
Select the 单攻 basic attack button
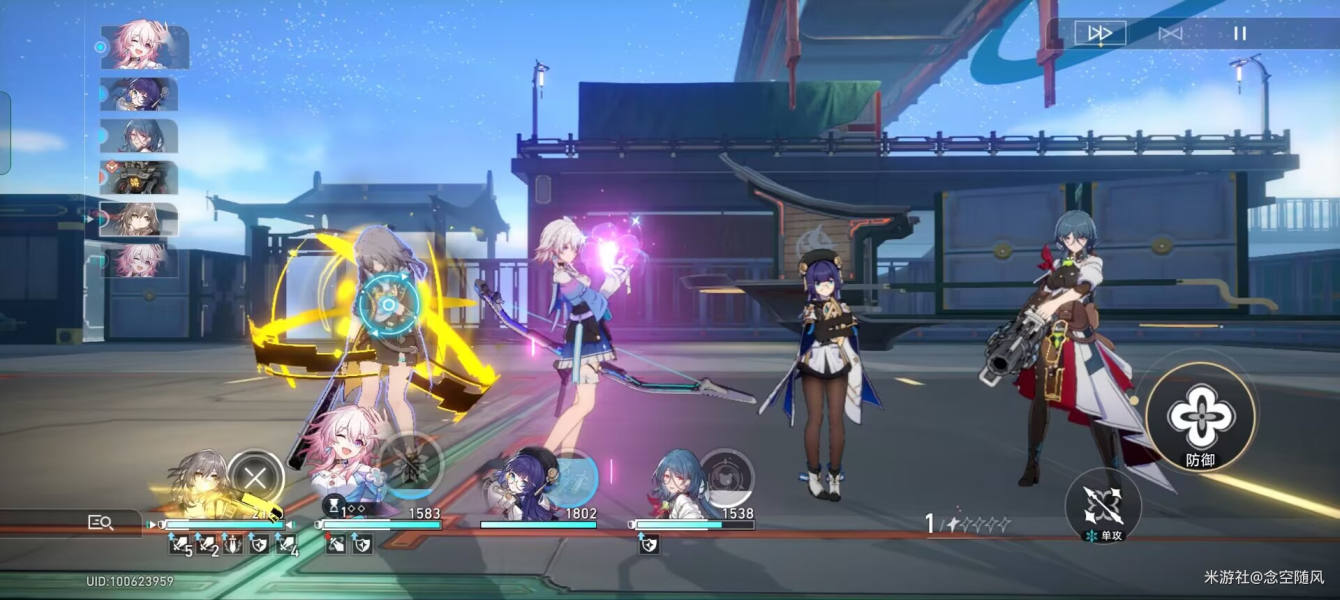tap(1103, 505)
